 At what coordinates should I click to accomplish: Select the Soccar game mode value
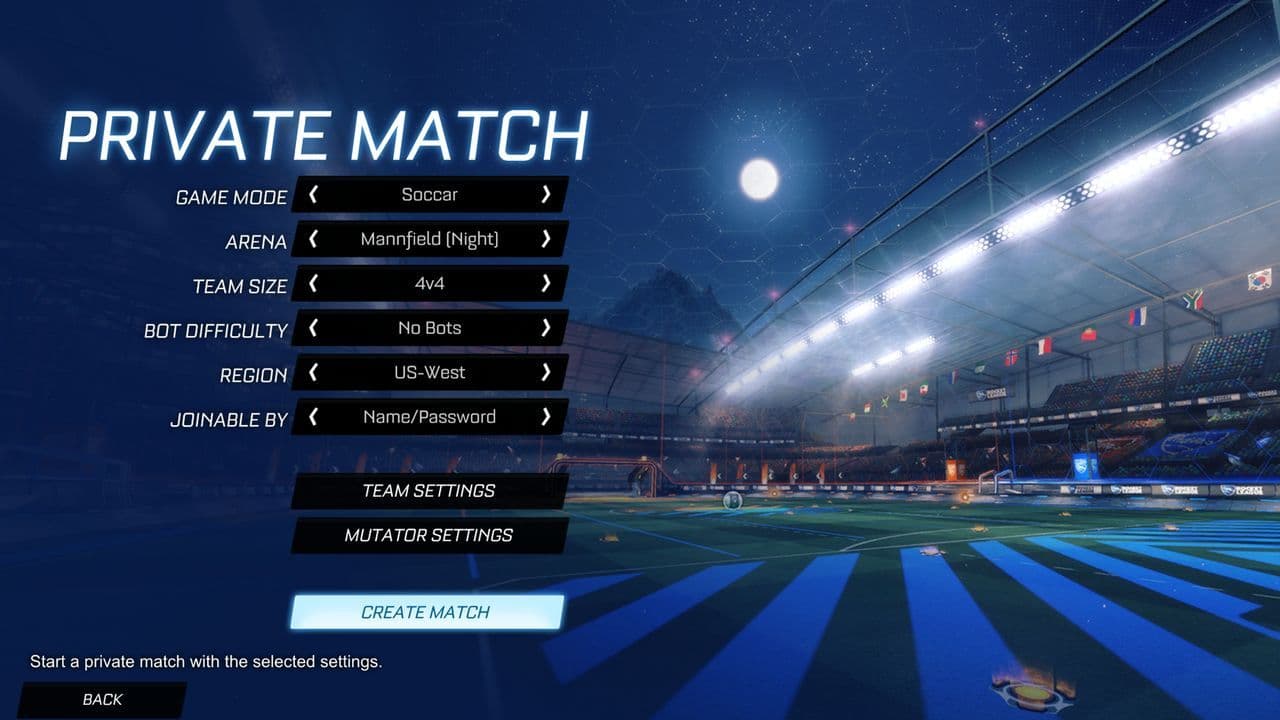tap(429, 195)
